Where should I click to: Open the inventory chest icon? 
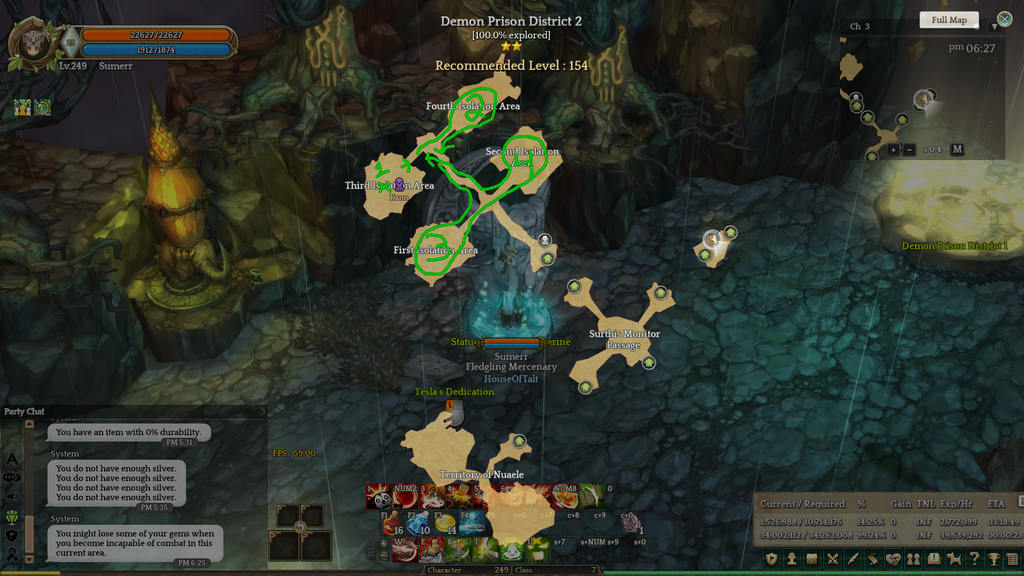(812, 559)
